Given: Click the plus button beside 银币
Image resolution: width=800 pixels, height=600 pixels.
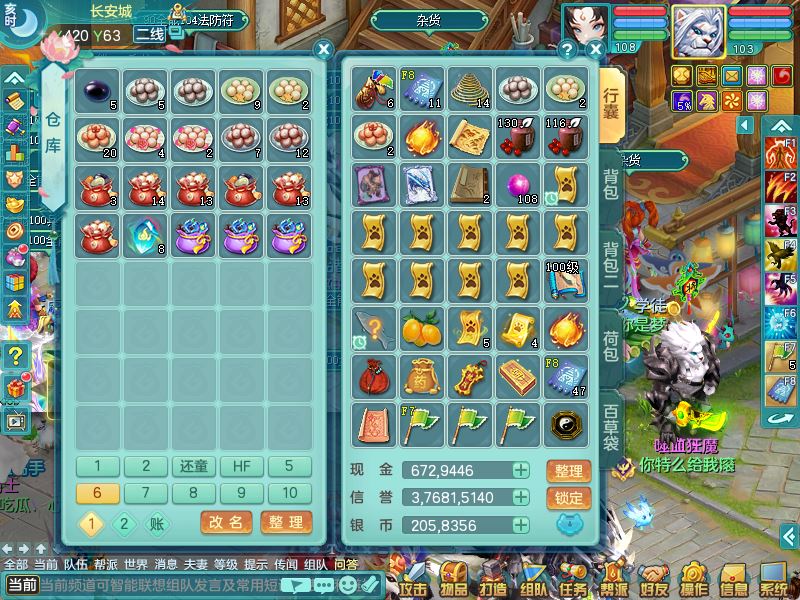Looking at the screenshot, I should point(521,525).
